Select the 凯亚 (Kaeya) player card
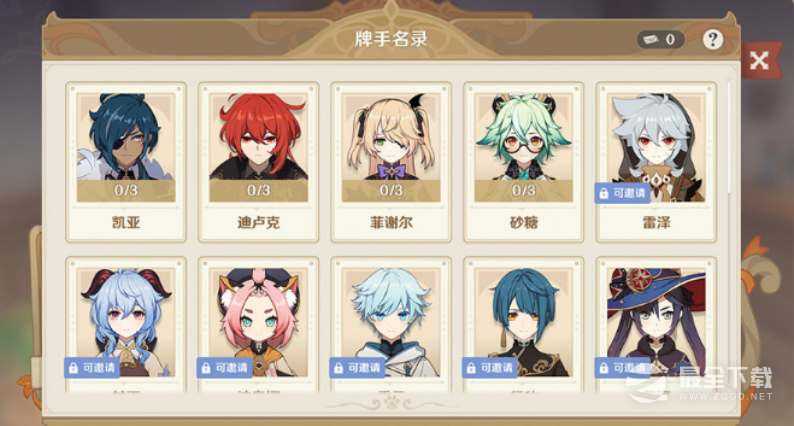794x426 pixels. 125,161
